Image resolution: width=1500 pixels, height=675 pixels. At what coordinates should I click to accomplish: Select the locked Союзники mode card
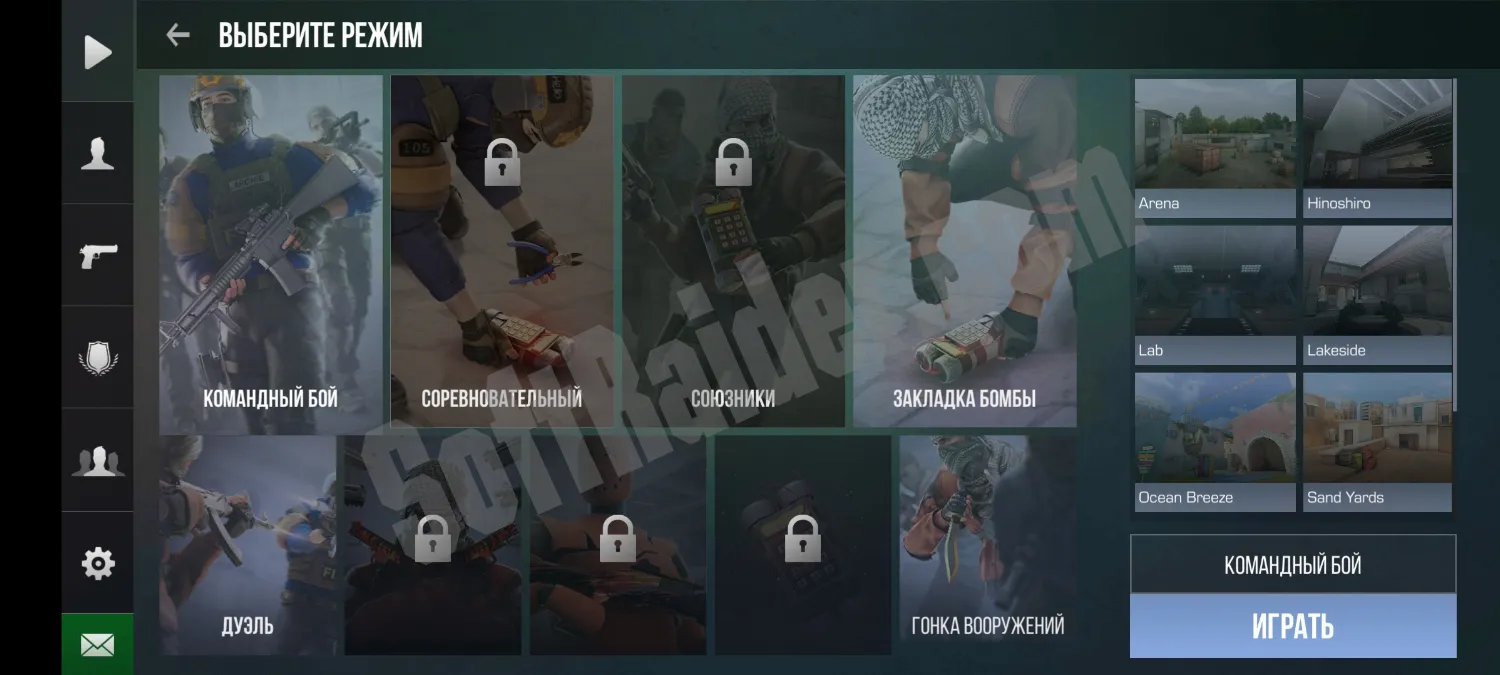tap(733, 254)
